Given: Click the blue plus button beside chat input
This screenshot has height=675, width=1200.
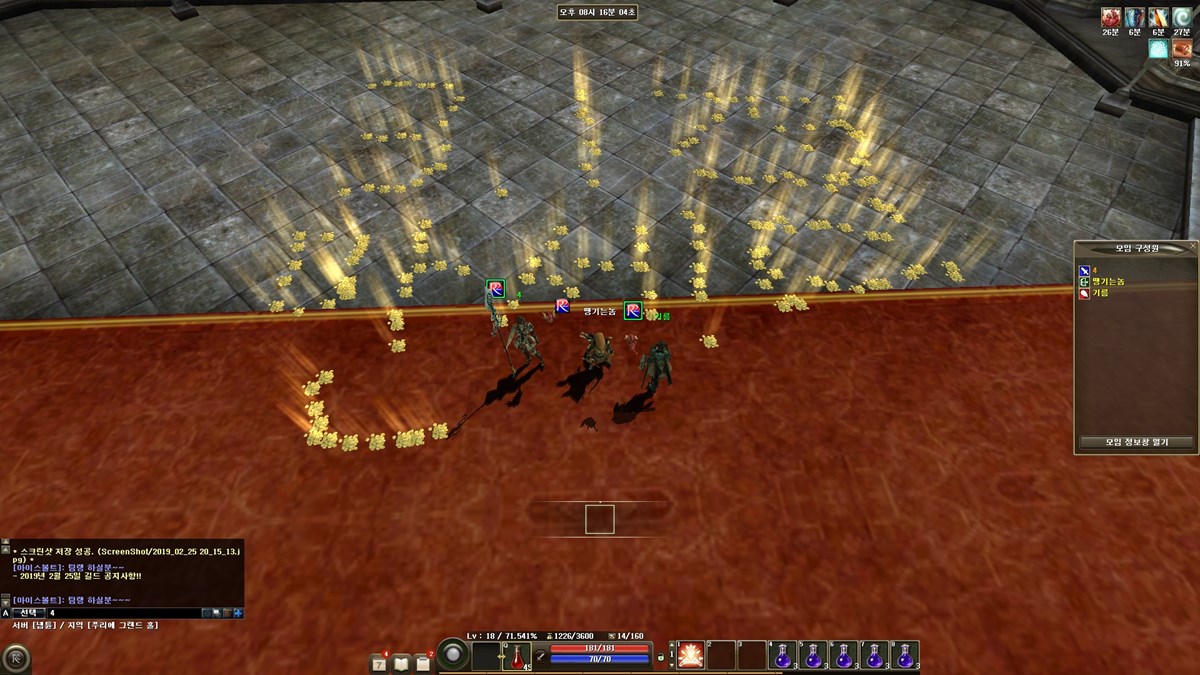Looking at the screenshot, I should pyautogui.click(x=238, y=612).
